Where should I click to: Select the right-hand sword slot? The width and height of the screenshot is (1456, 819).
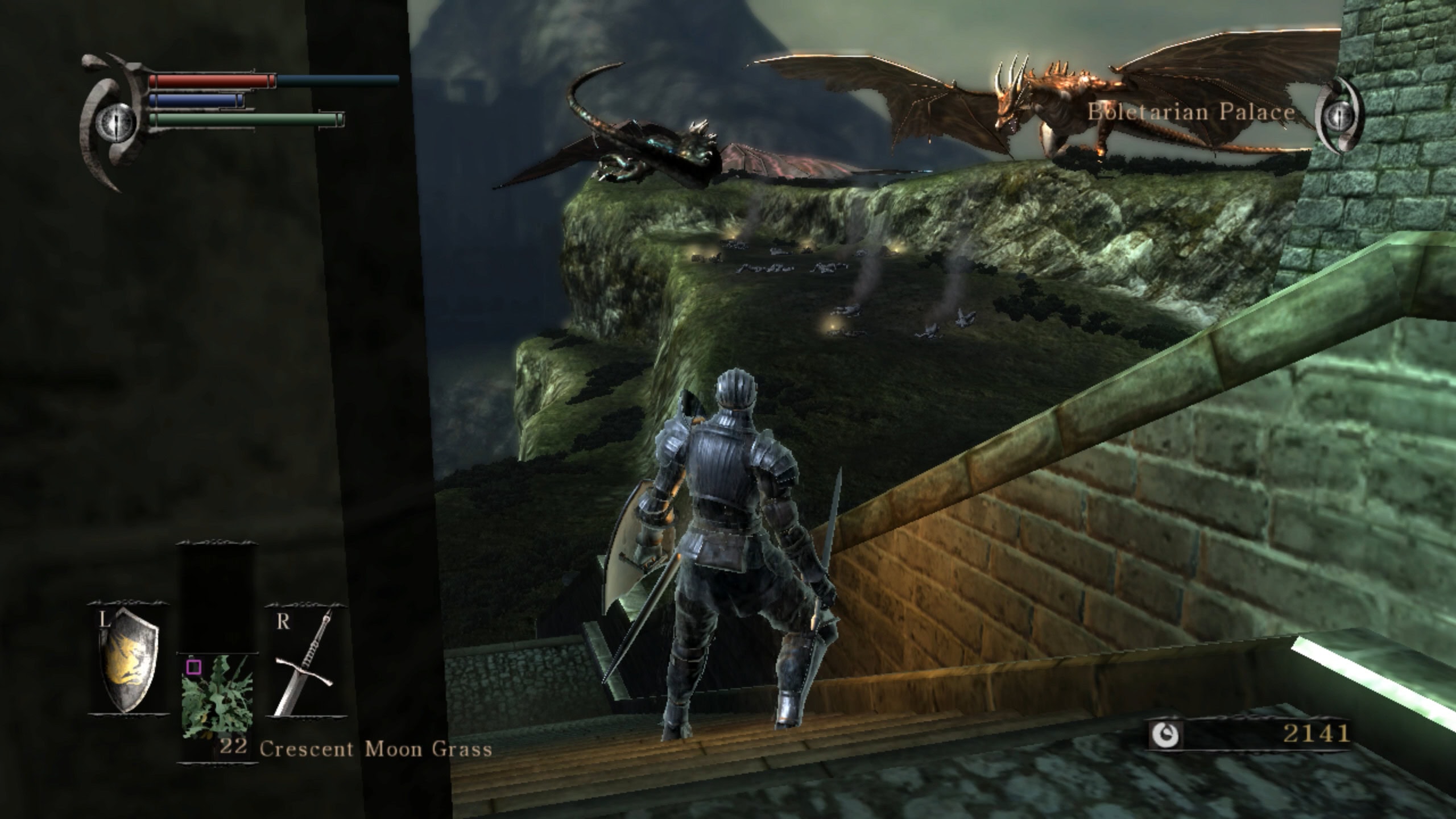pyautogui.click(x=306, y=661)
